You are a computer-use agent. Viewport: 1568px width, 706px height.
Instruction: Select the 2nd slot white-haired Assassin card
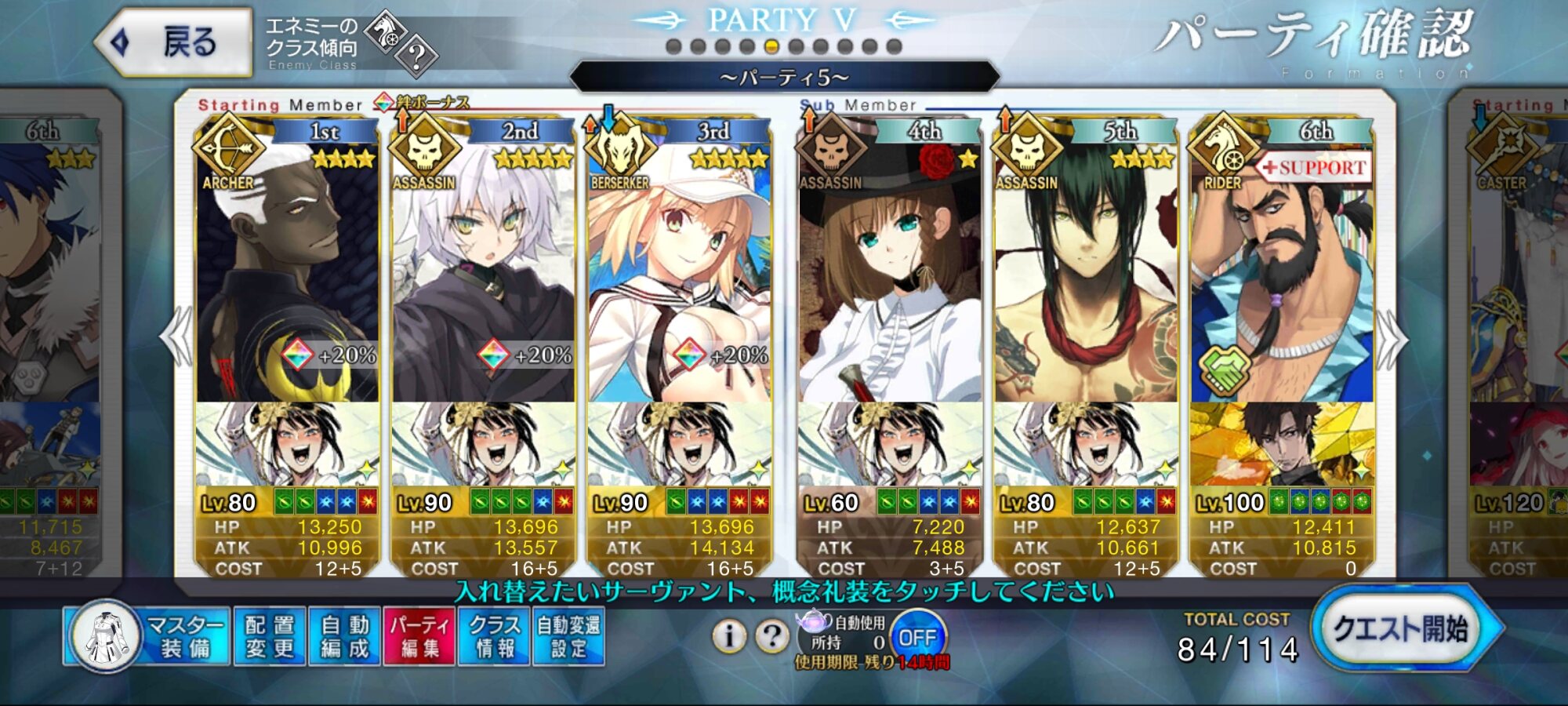(483, 275)
